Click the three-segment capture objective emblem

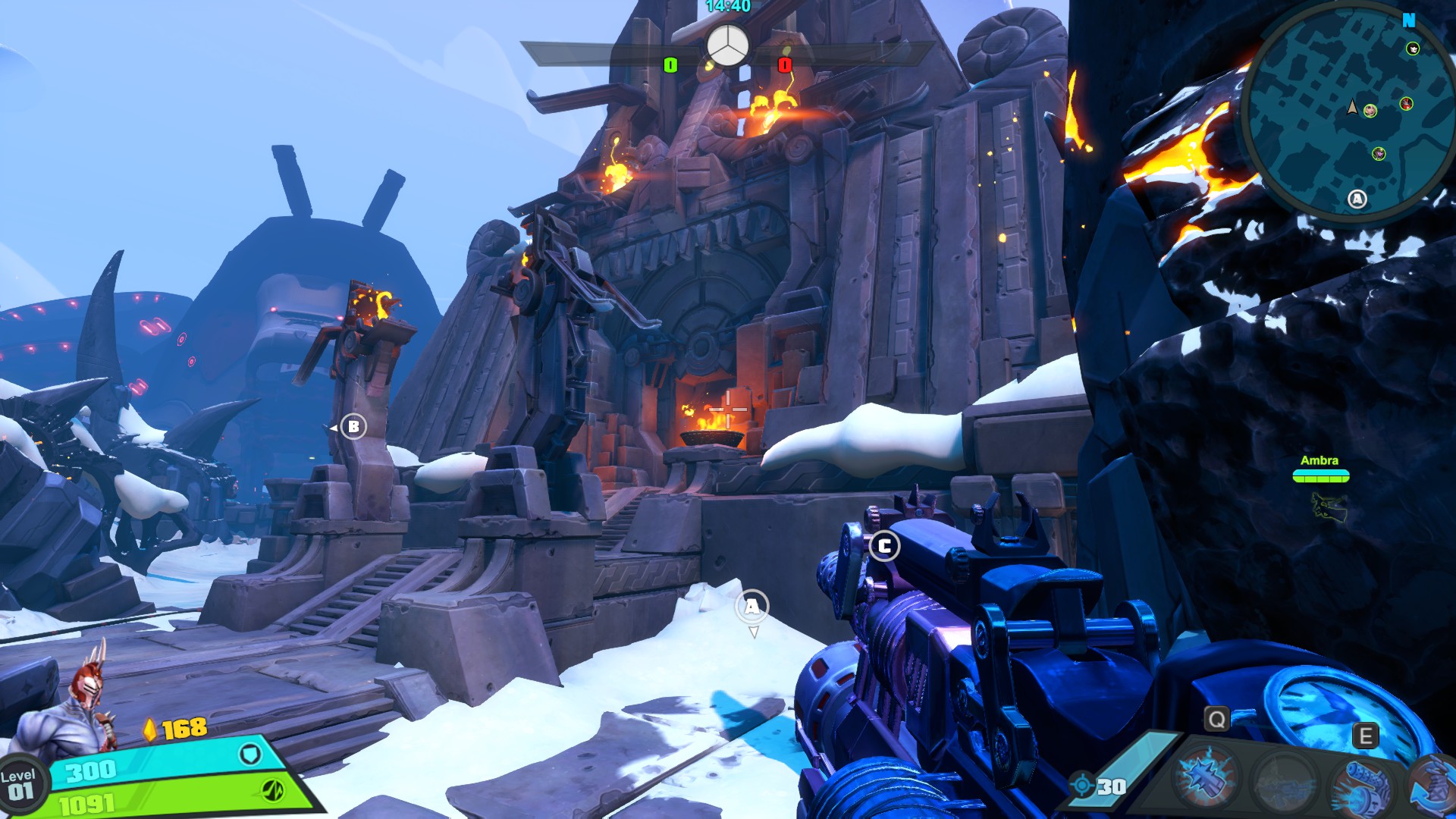tap(728, 47)
